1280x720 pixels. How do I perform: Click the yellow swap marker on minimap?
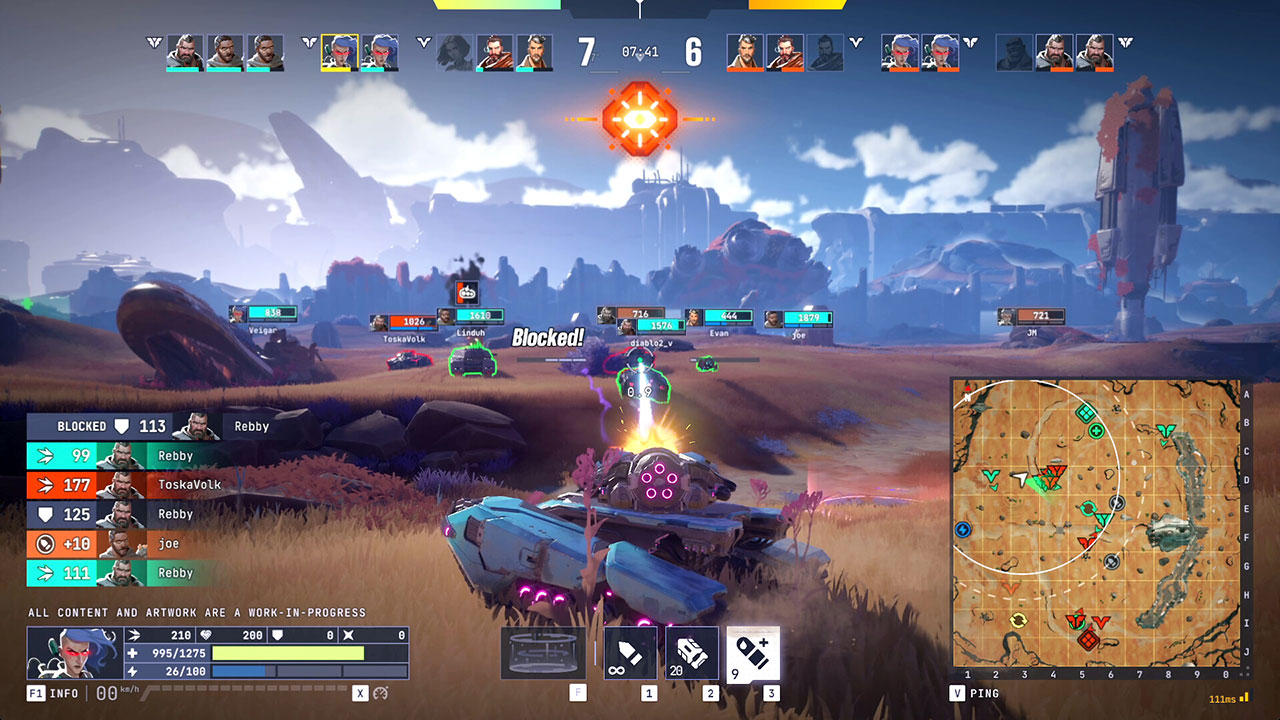click(1019, 620)
